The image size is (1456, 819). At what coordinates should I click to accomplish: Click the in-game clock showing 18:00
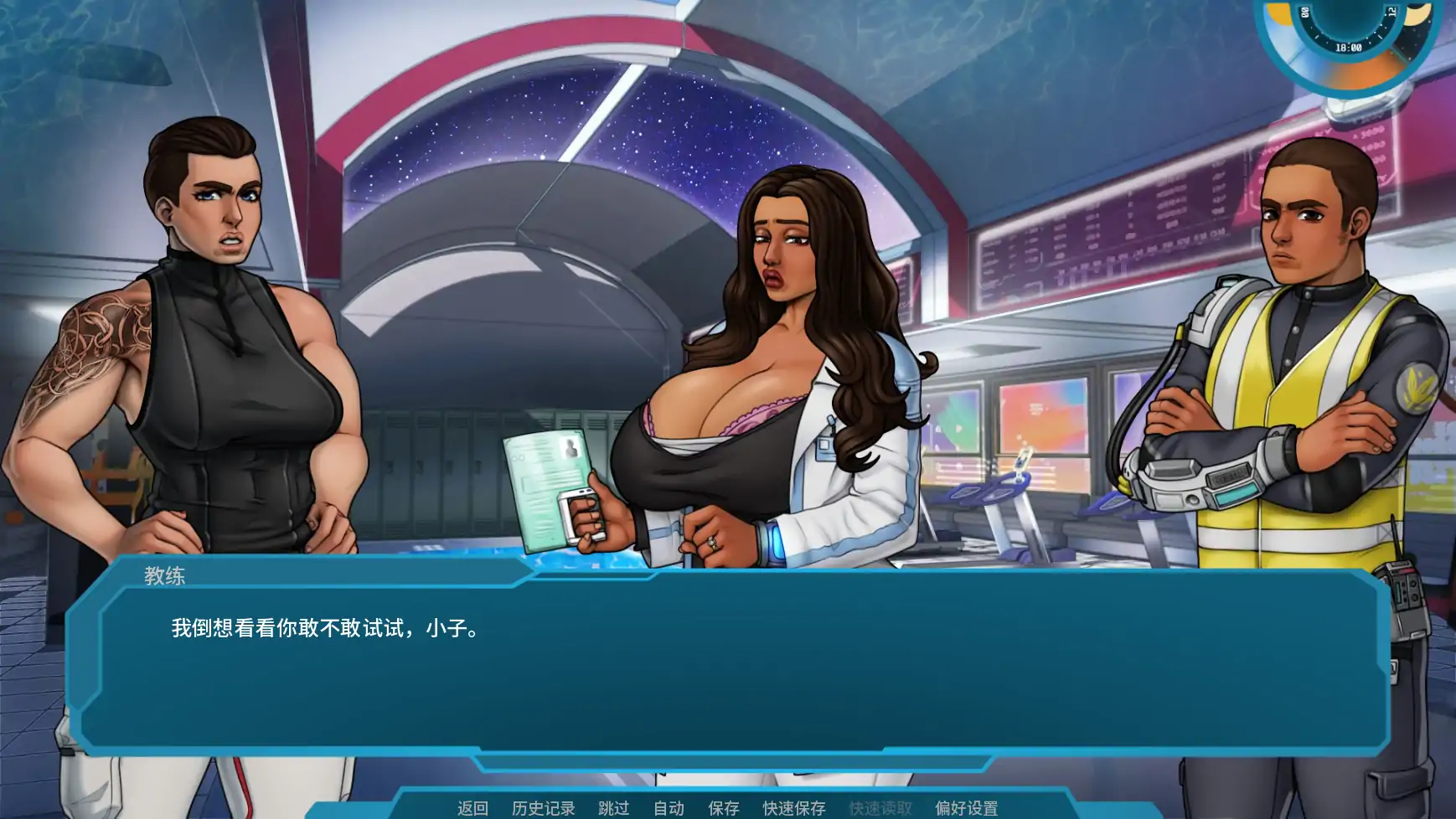pyautogui.click(x=1349, y=49)
